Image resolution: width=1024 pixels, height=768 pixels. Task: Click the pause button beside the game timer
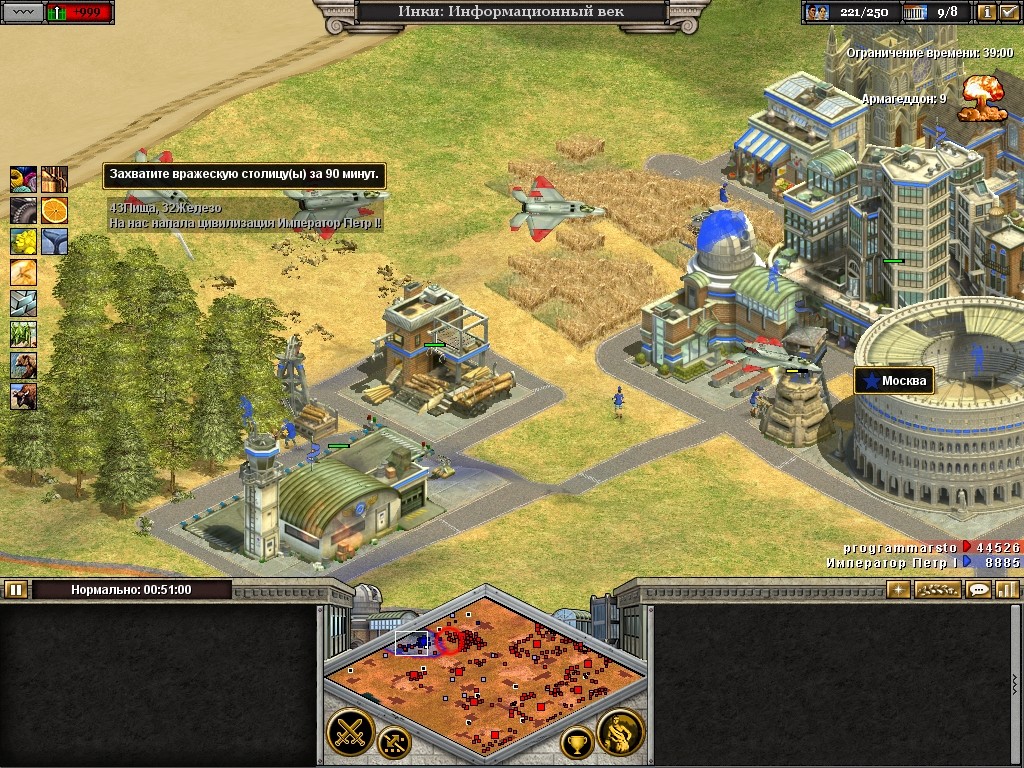click(15, 589)
